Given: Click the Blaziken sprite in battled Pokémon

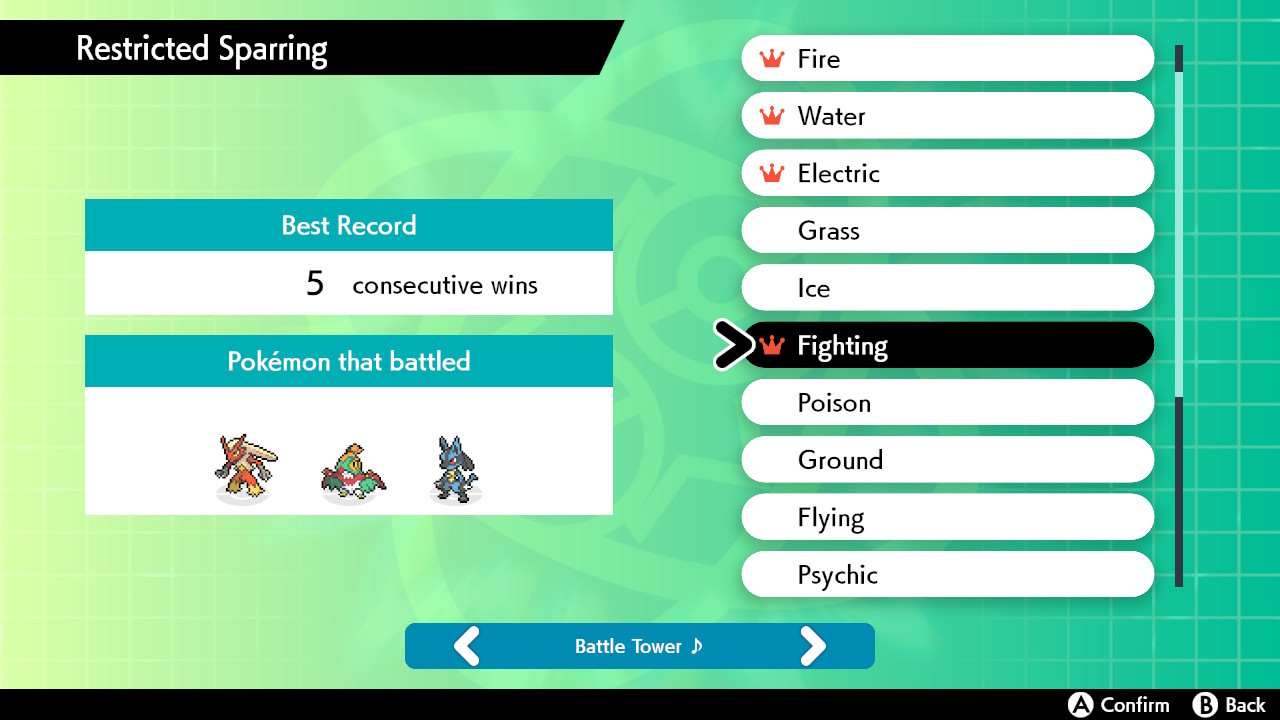Looking at the screenshot, I should point(244,467).
